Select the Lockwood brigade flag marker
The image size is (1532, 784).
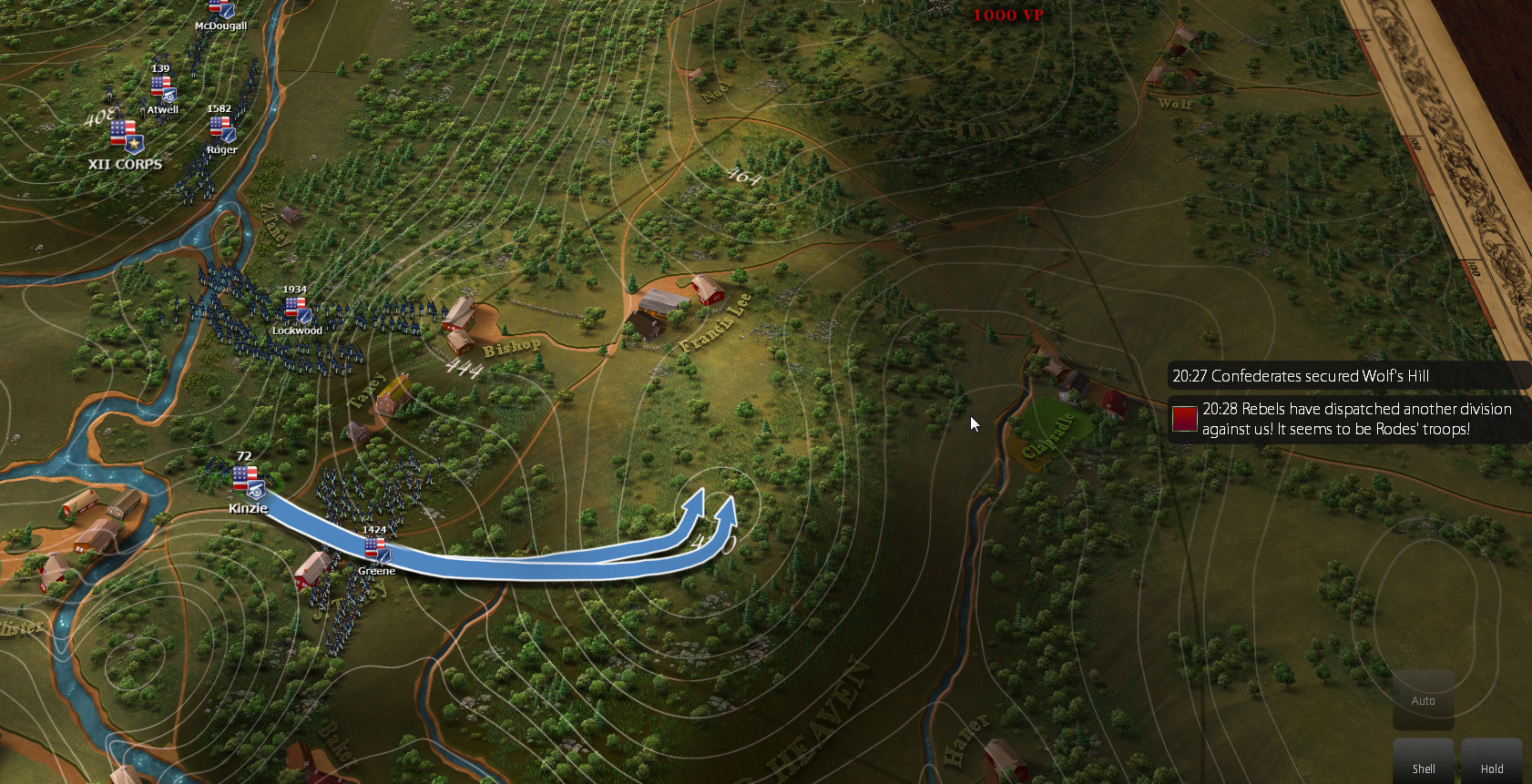pos(298,310)
